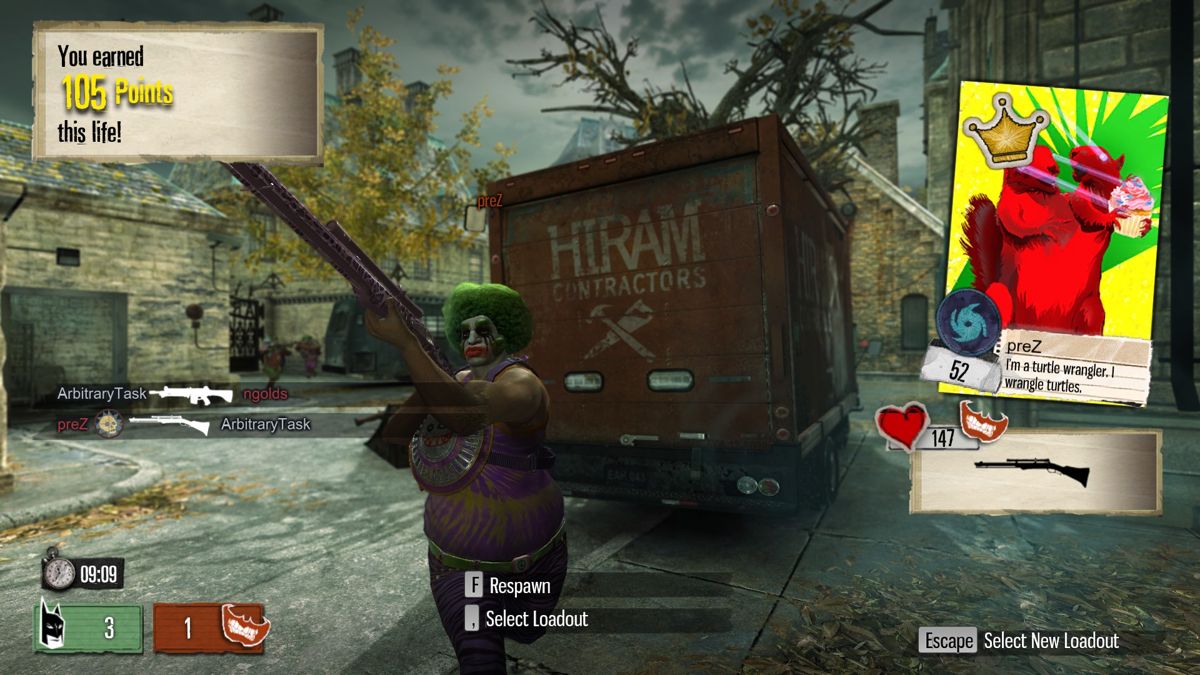Viewport: 1200px width, 675px height.
Task: Select the preZ killed ArbitraryTask feed entry
Action: [x=183, y=424]
